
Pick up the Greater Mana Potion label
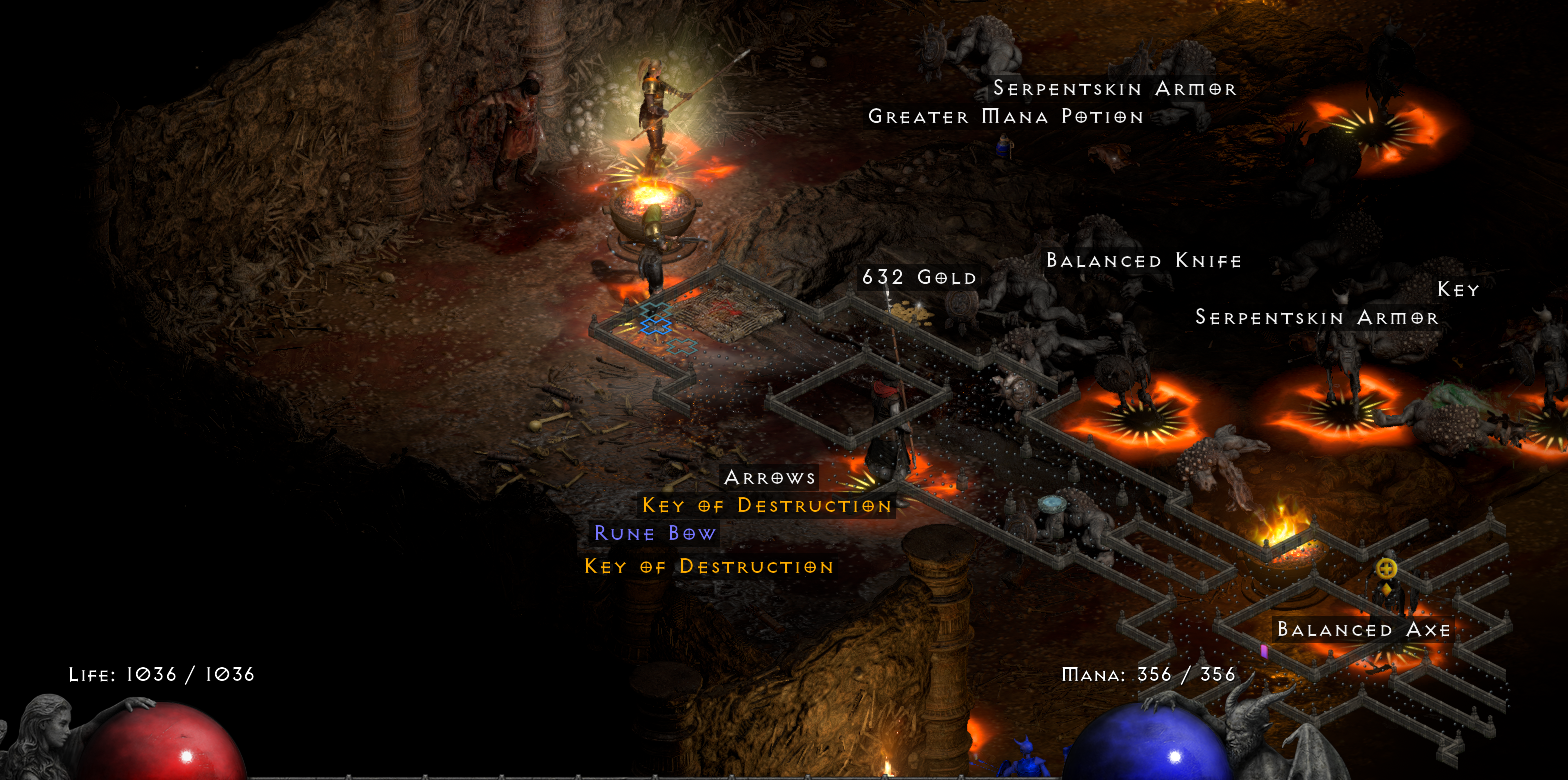[x=1005, y=117]
